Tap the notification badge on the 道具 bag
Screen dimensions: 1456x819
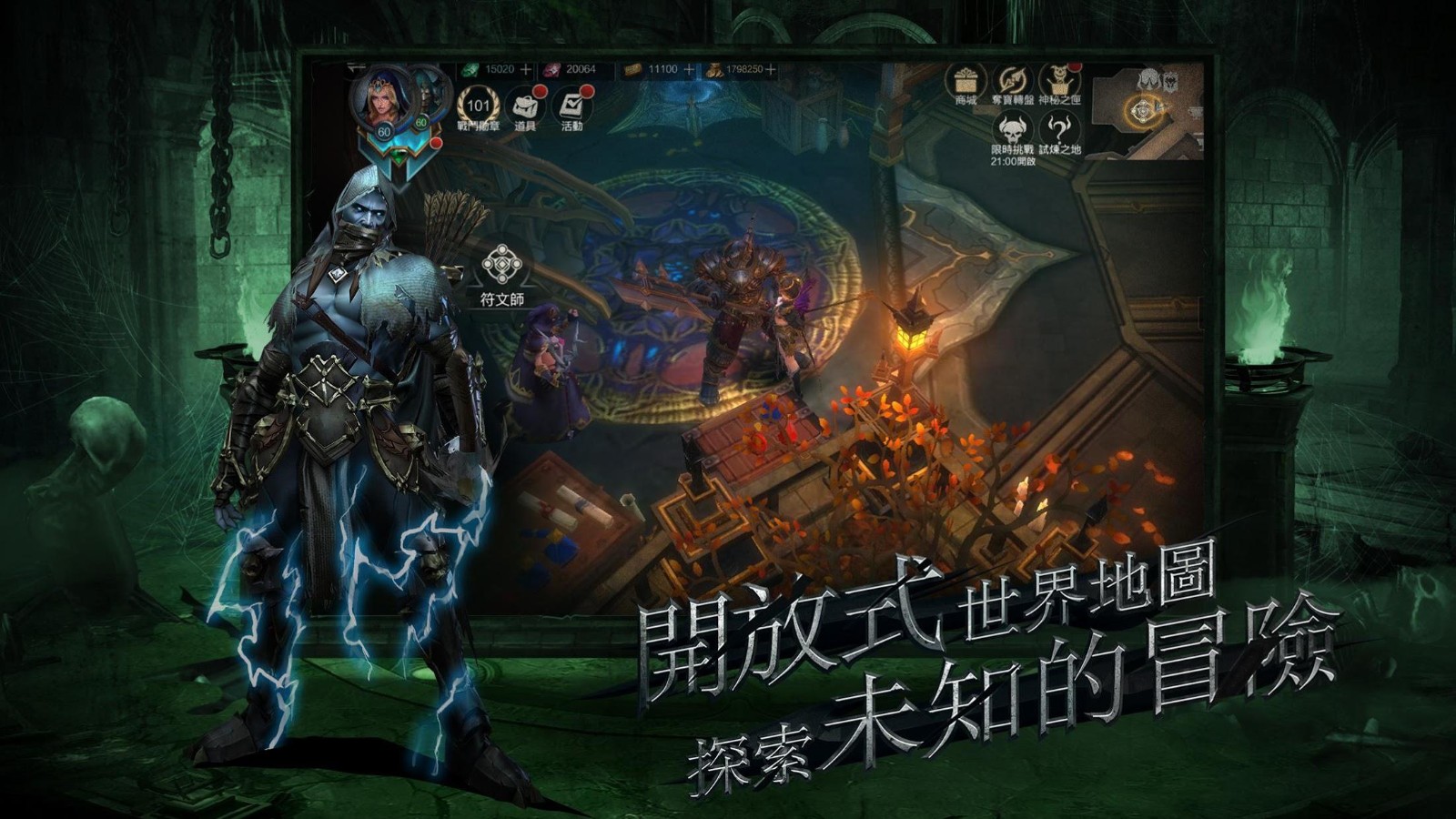click(540, 92)
